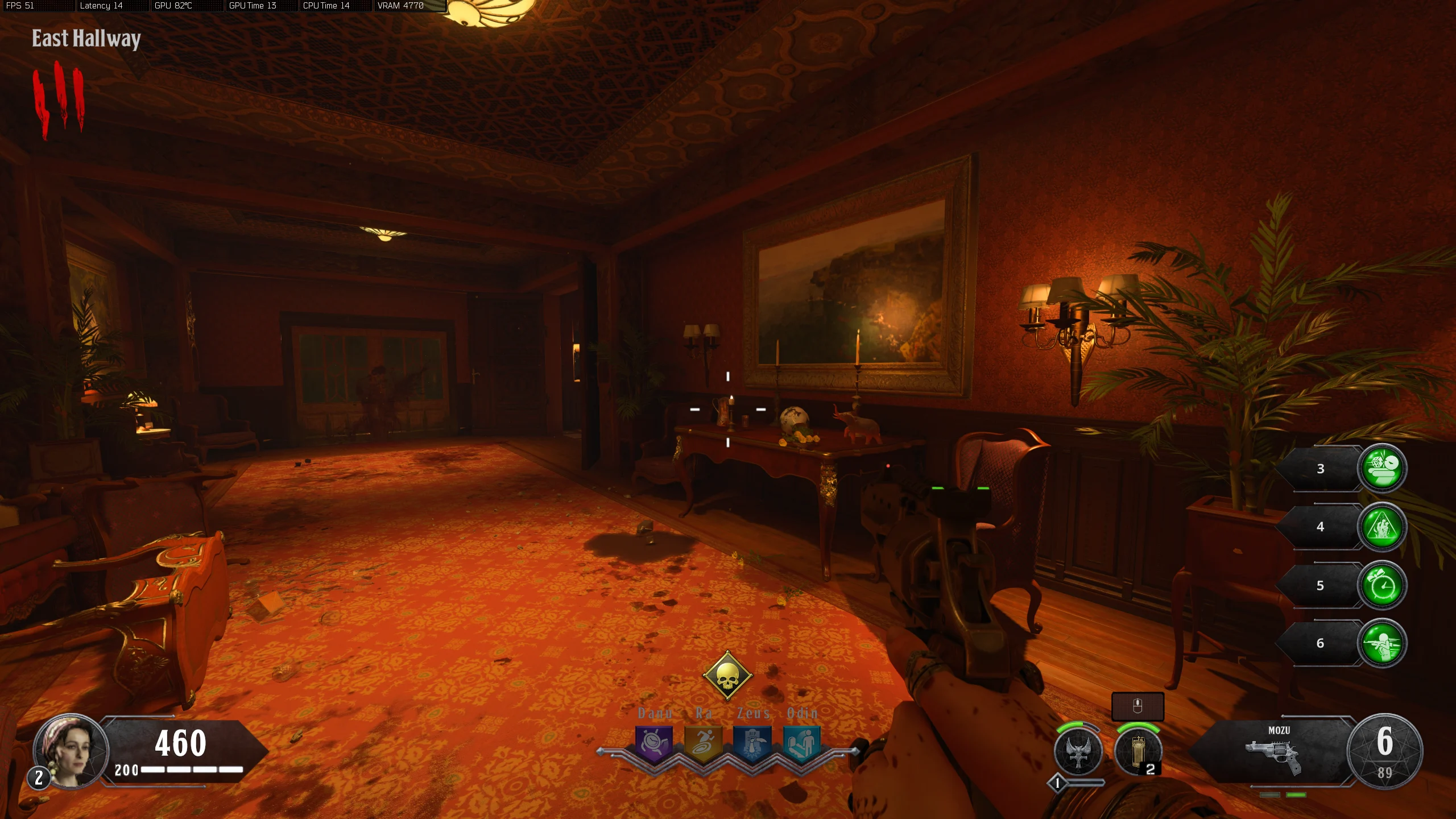Activate the winged cross special weapon
The height and width of the screenshot is (819, 1456).
click(x=1078, y=751)
